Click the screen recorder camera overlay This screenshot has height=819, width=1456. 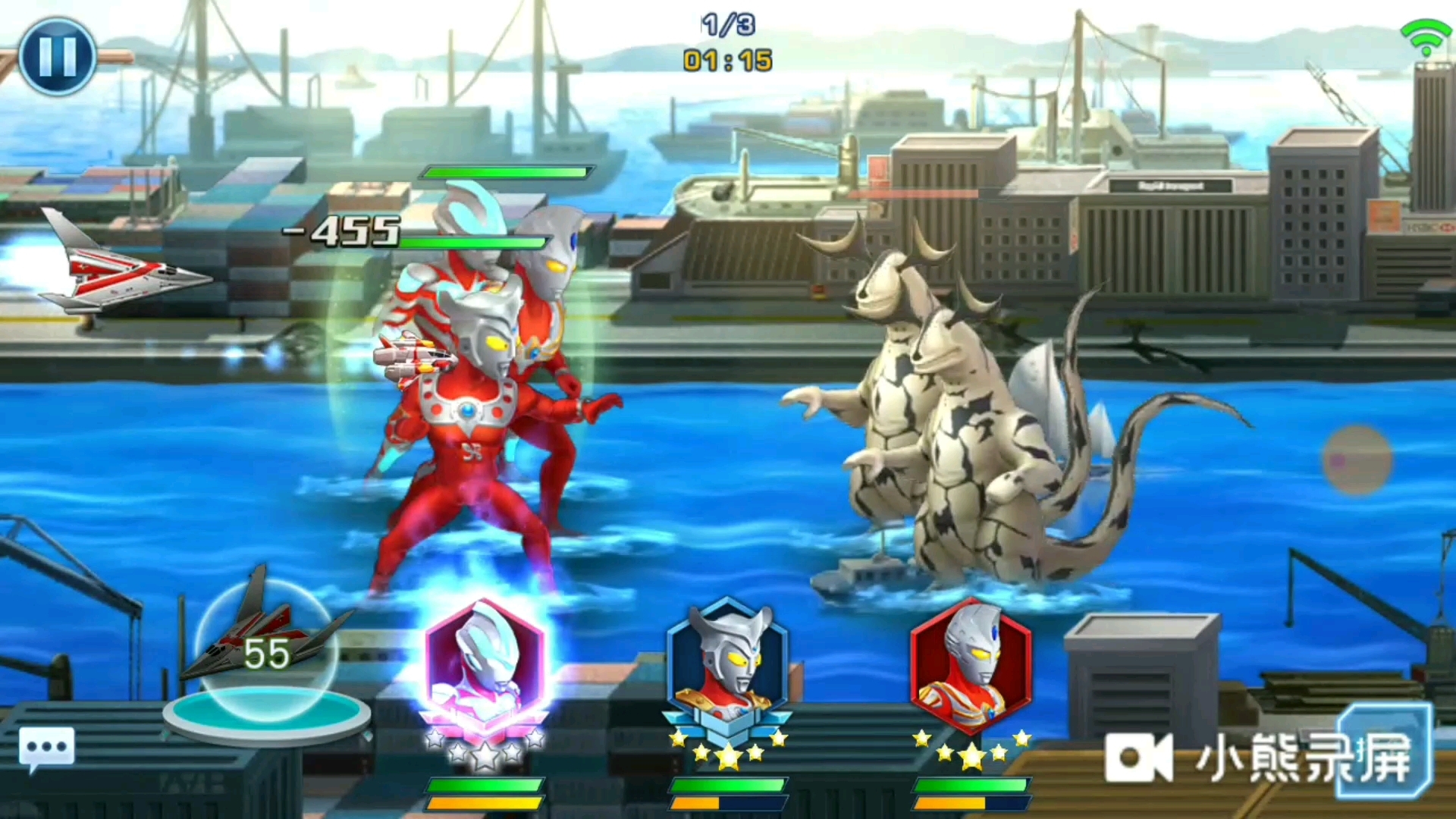tap(1139, 757)
